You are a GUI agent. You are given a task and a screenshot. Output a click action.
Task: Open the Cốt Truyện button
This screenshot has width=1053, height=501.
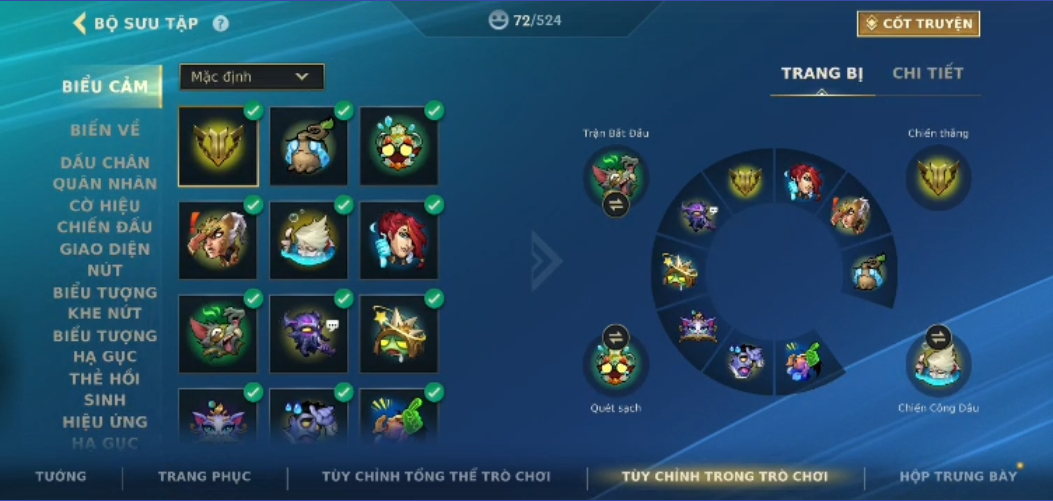click(918, 23)
